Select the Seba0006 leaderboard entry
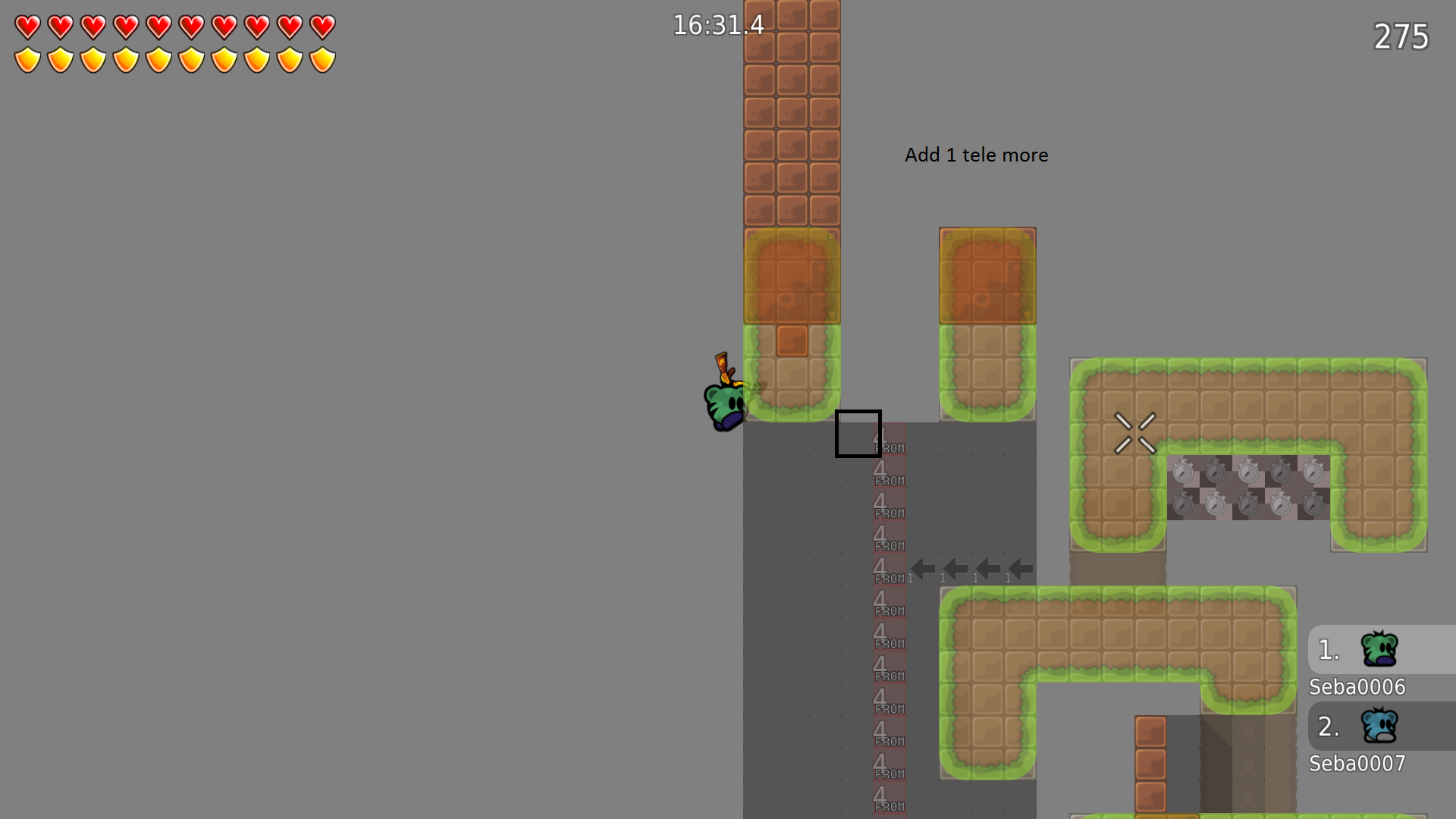Viewport: 1456px width, 819px height. coord(1357,686)
